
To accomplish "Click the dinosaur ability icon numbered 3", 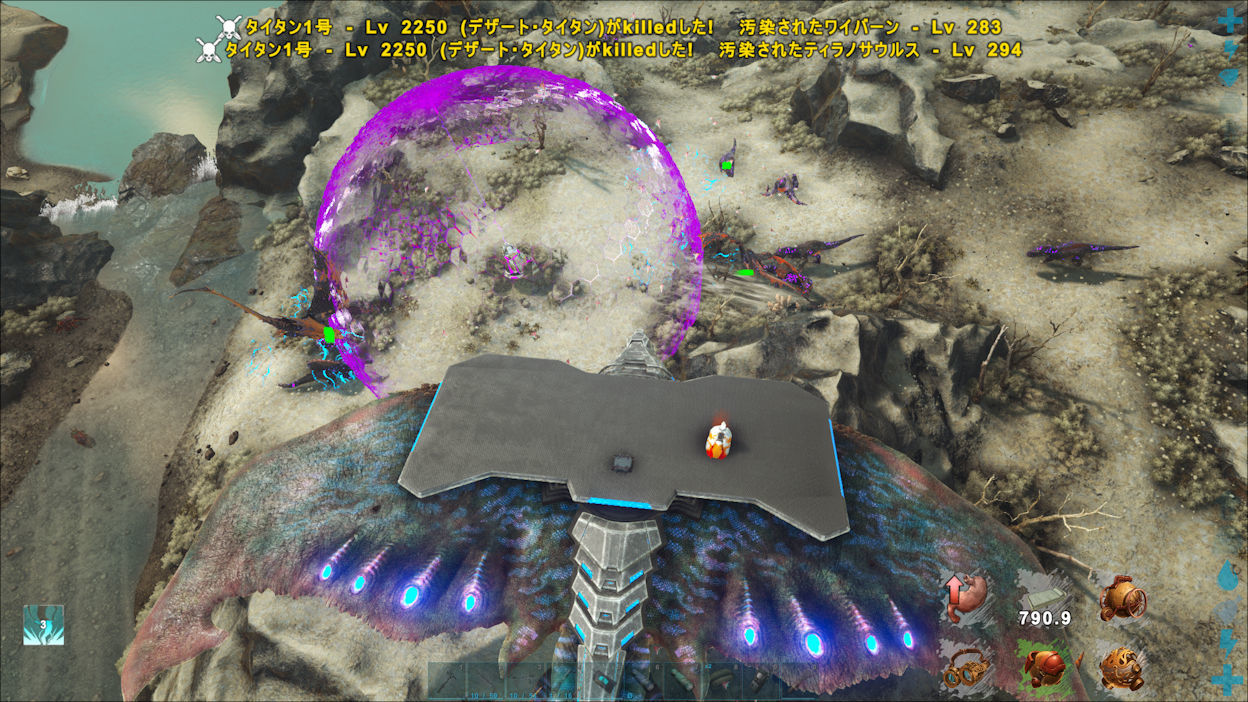I will pos(43,625).
